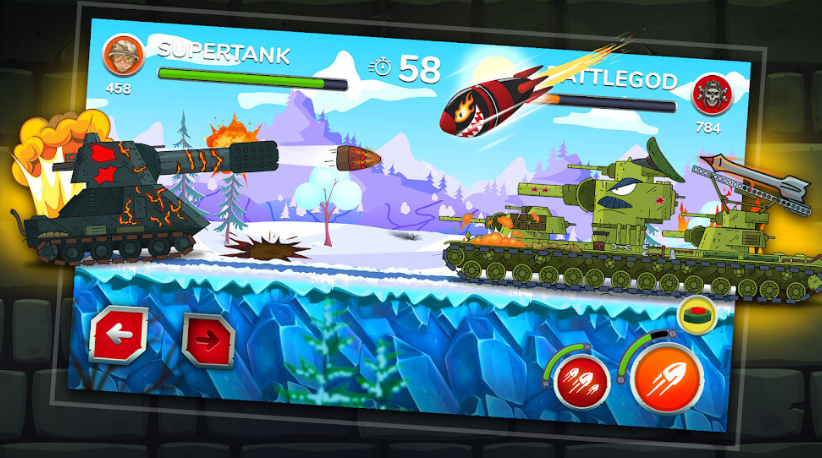Tap the left arrow move button
This screenshot has height=458, width=822.
[x=119, y=334]
